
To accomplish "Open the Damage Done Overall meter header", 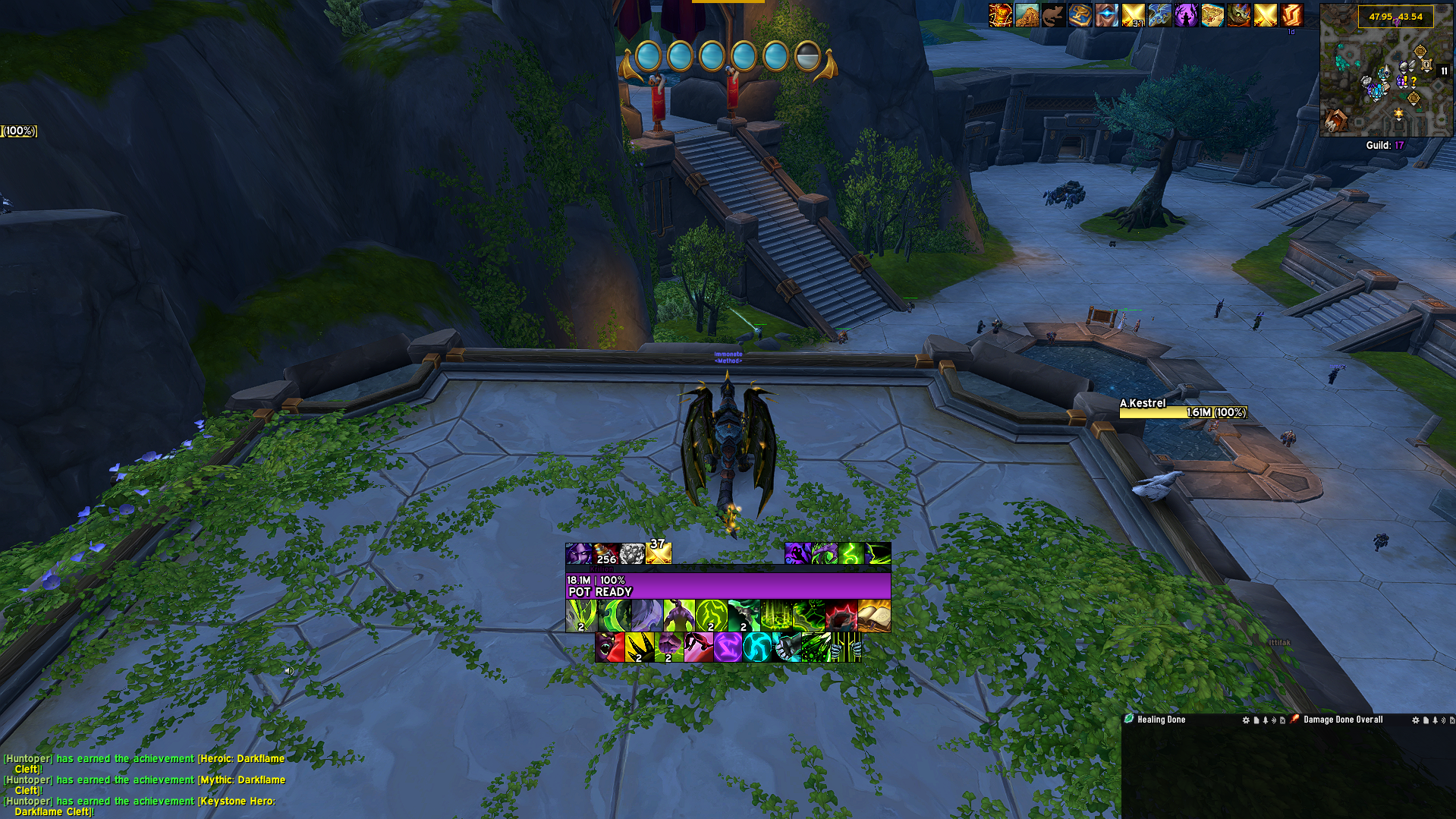I will (x=1342, y=720).
